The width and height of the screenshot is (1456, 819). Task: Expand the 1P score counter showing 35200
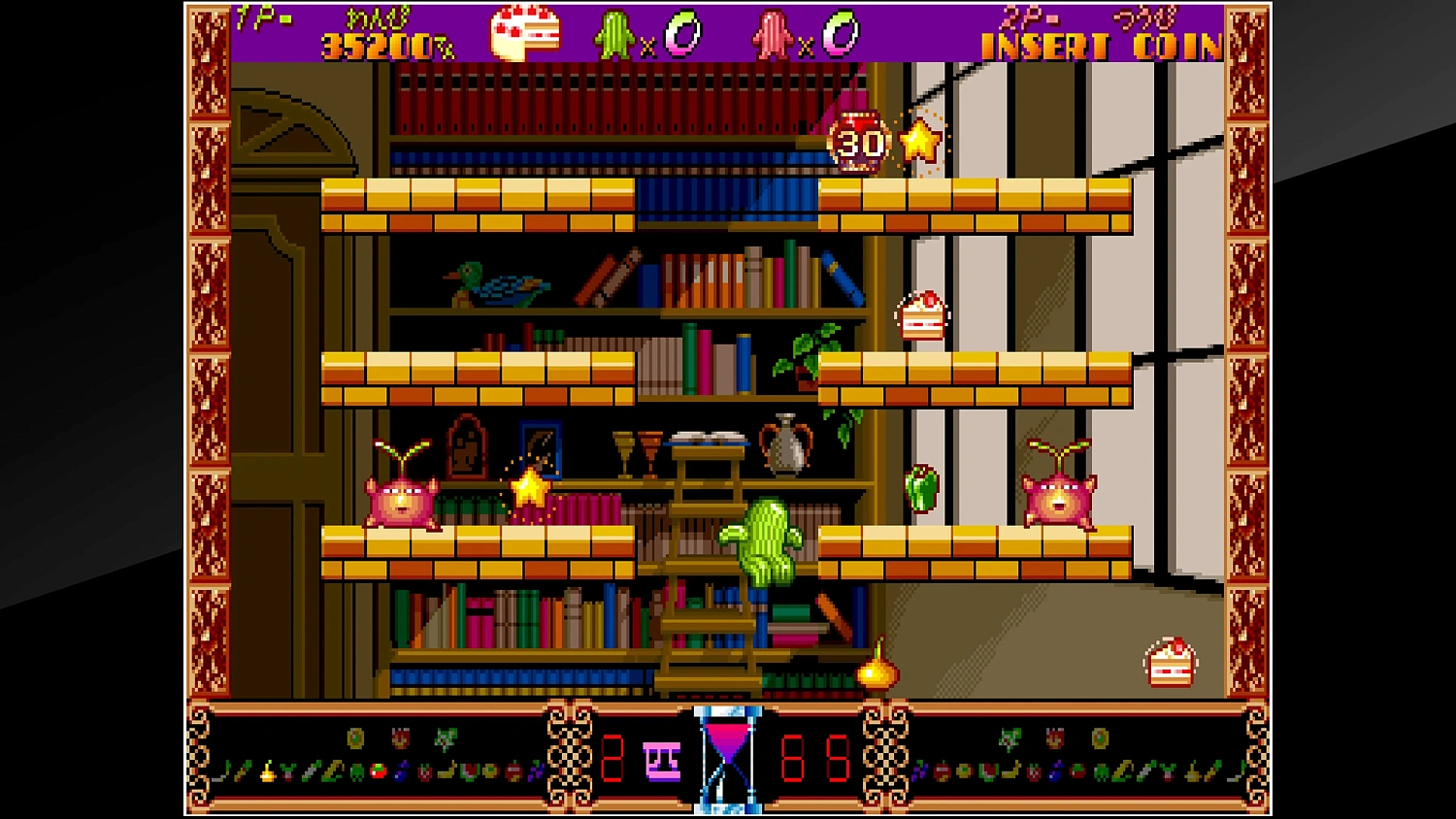[381, 44]
